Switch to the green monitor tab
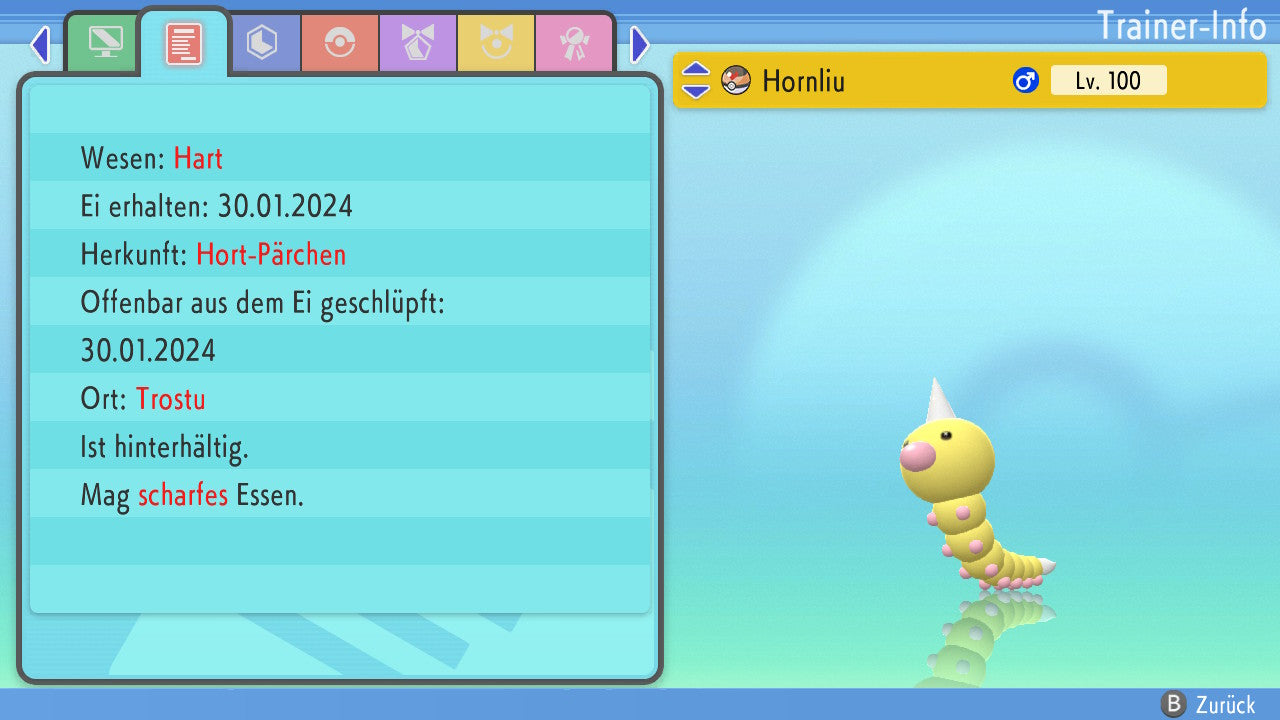Viewport: 1280px width, 720px height. click(105, 43)
